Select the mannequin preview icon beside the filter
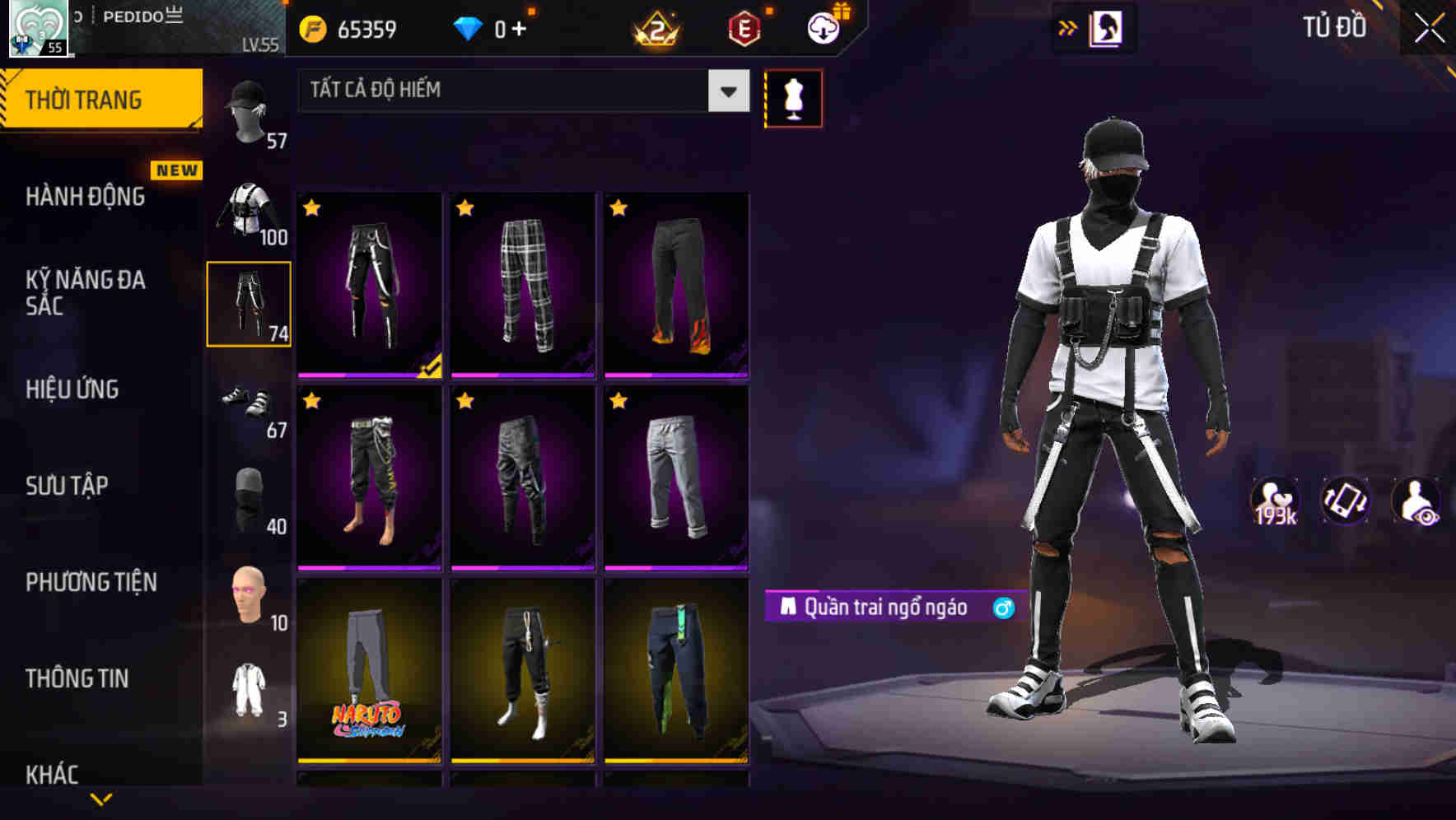 (x=793, y=96)
